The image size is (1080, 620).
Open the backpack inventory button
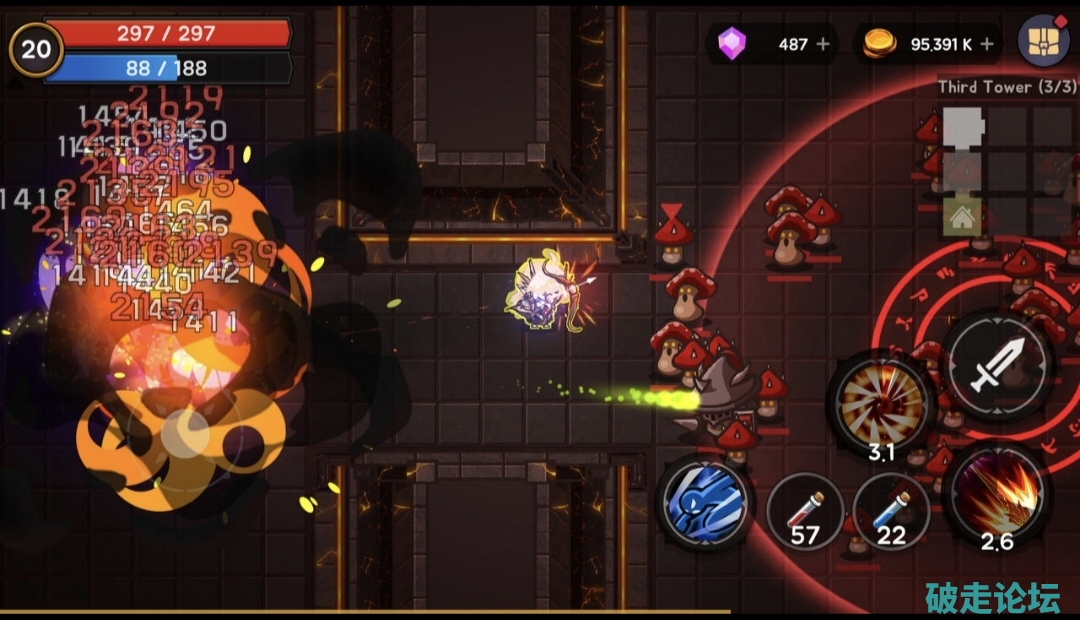tap(1043, 42)
